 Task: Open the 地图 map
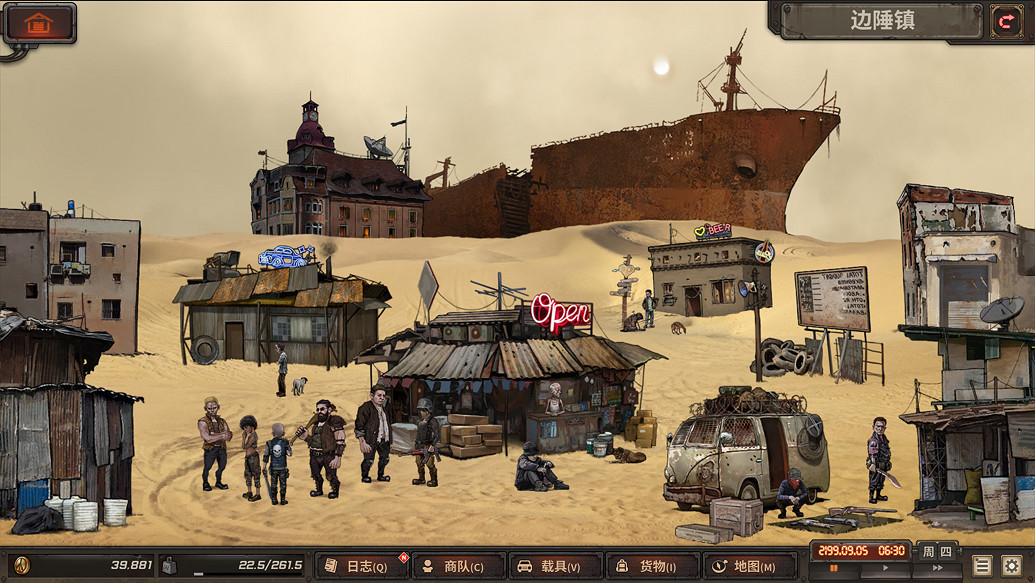point(748,566)
